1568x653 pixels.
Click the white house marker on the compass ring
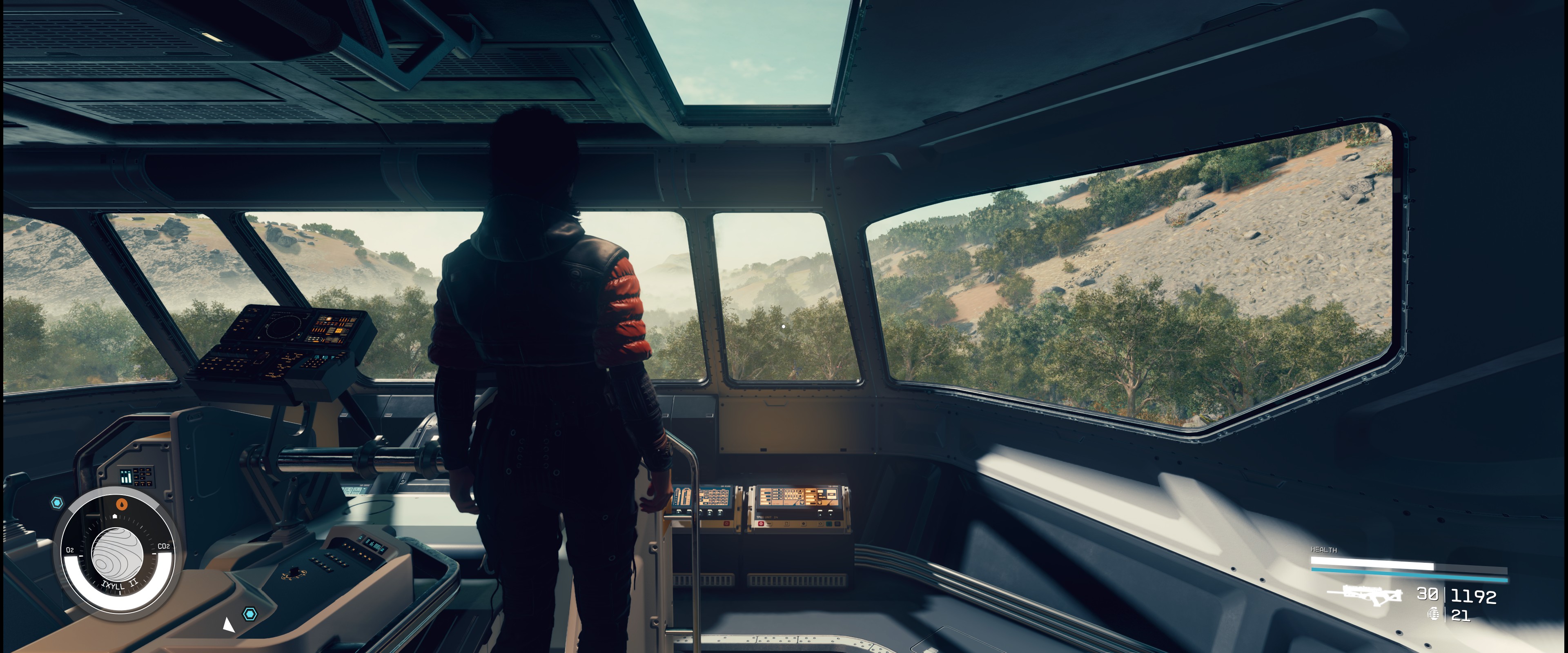pyautogui.click(x=114, y=516)
